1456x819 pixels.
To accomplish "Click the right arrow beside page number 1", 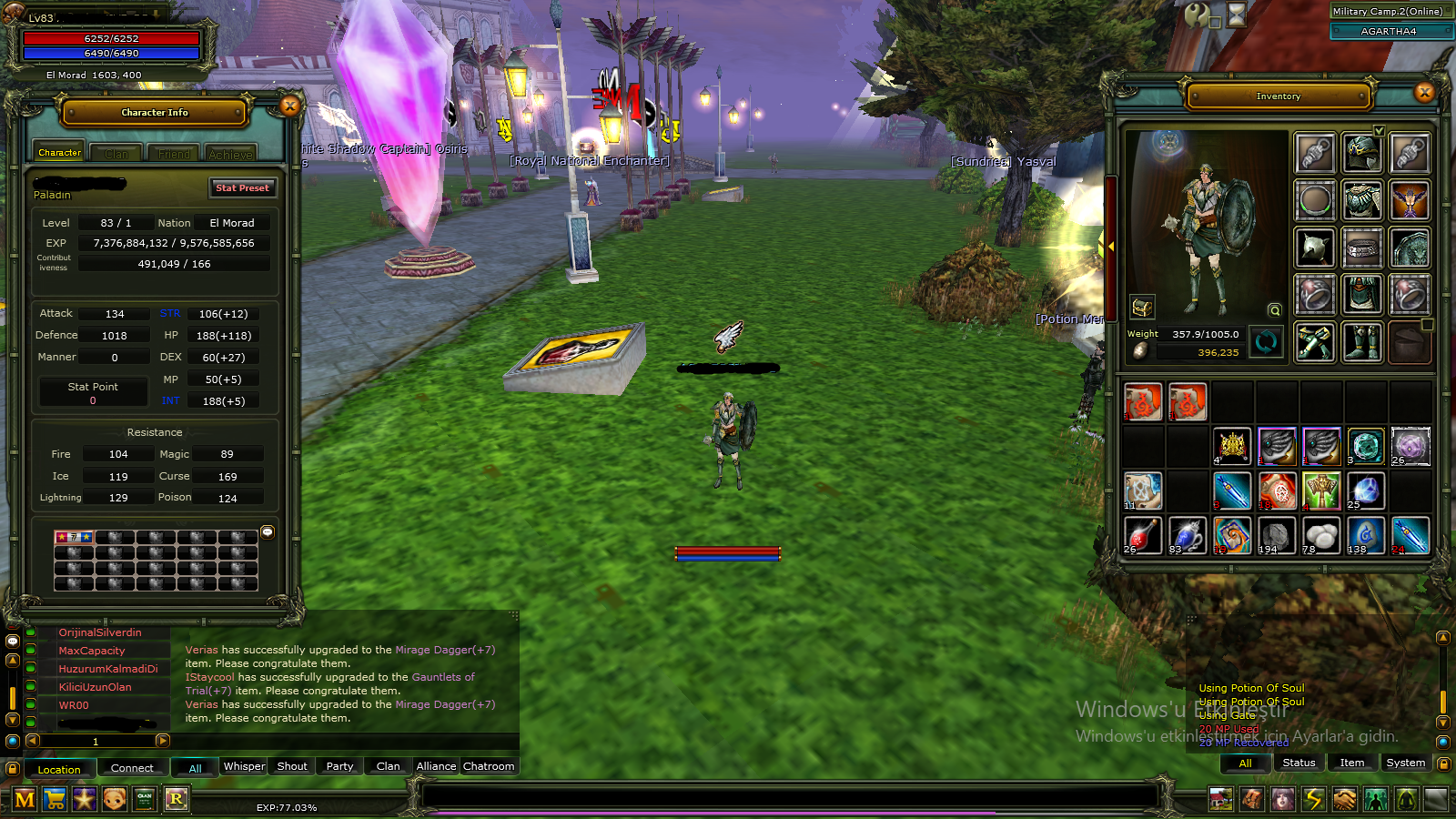I will pos(162,741).
